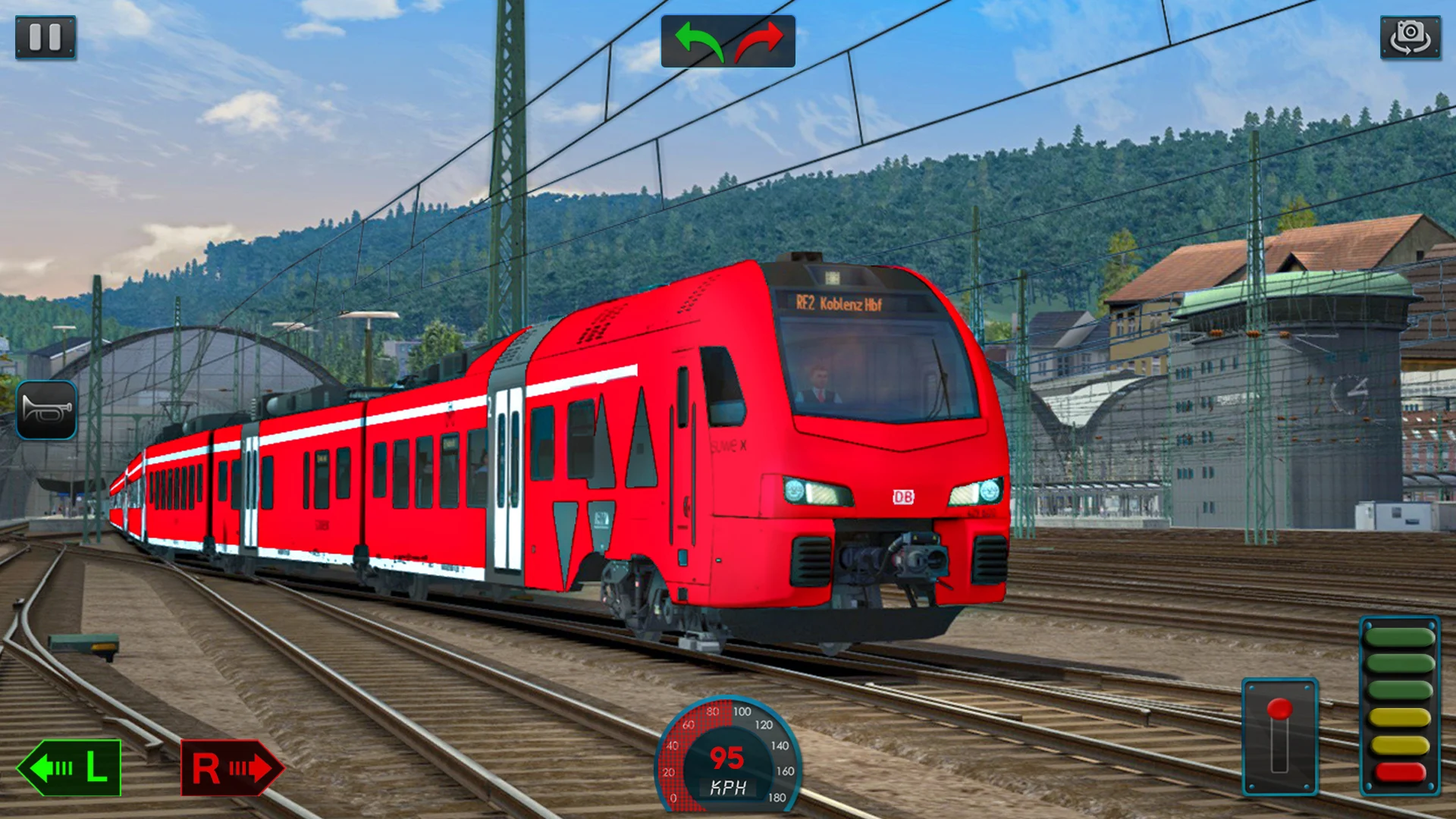
Task: Tap the green left arrow direction indicator
Action: [698, 41]
